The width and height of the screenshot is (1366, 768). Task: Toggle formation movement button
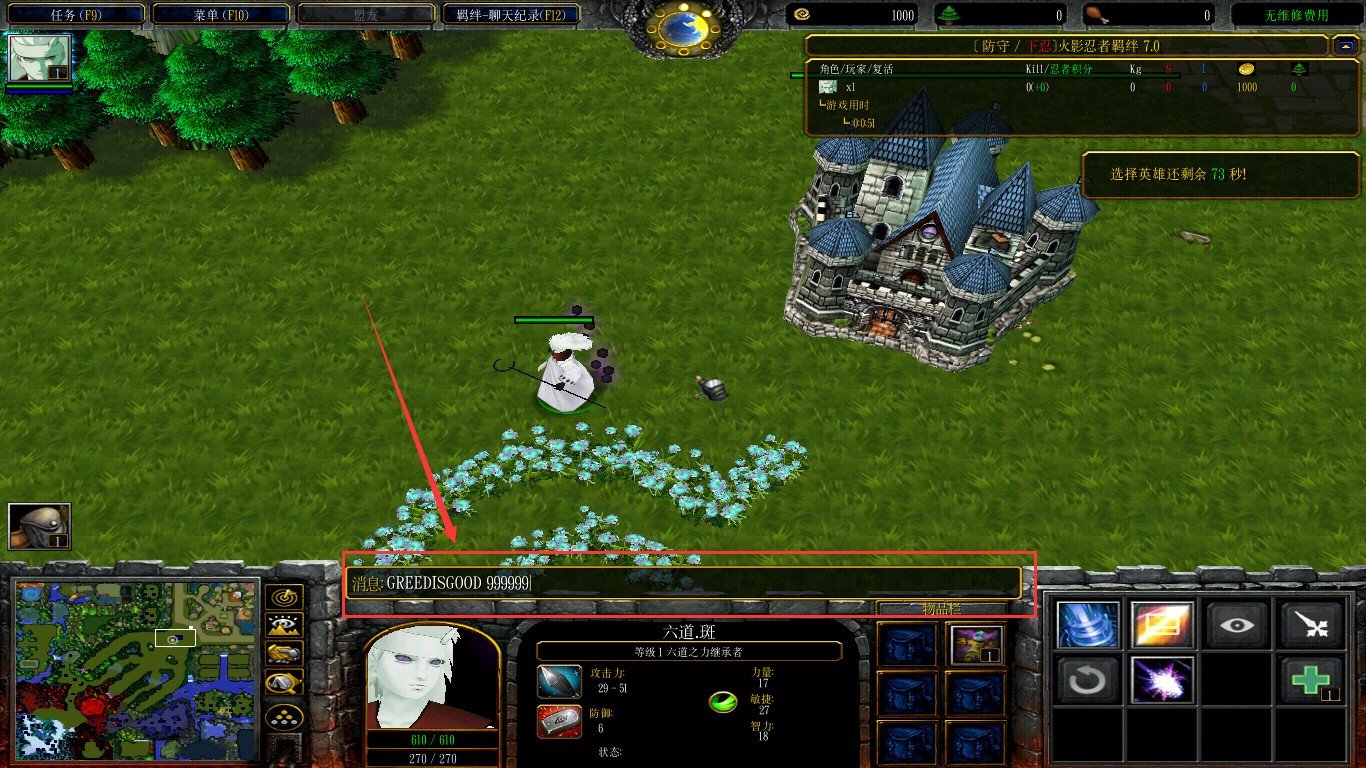pos(284,717)
